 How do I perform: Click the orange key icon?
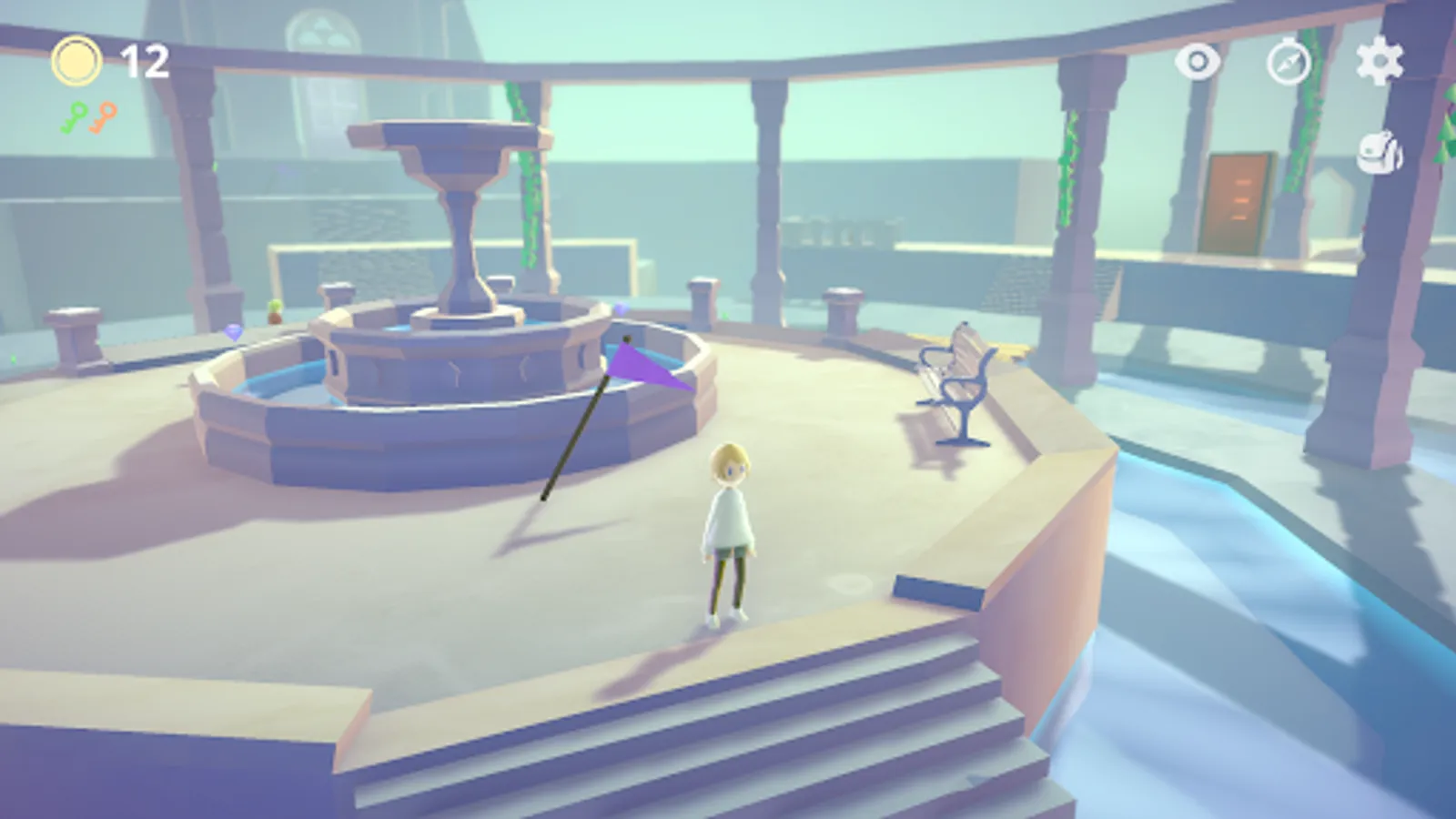tap(102, 117)
